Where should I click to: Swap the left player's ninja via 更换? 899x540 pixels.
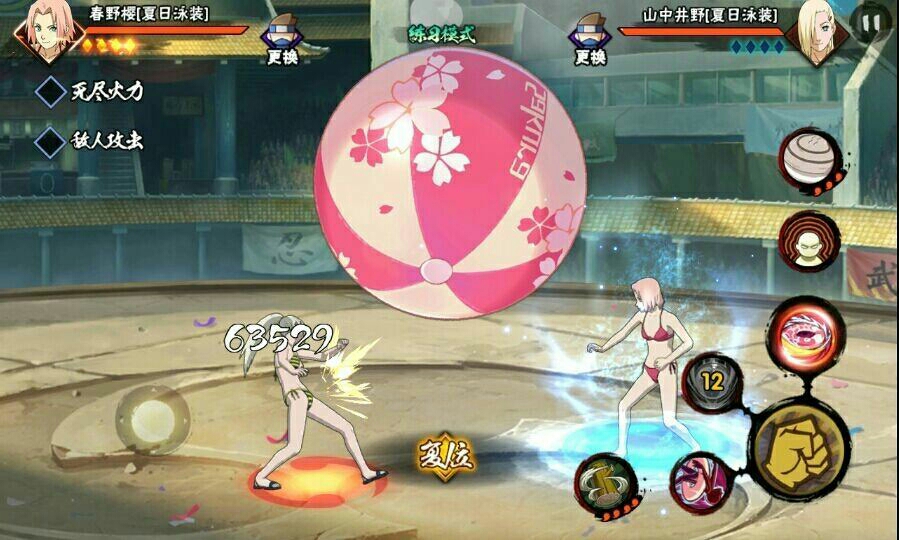point(281,41)
